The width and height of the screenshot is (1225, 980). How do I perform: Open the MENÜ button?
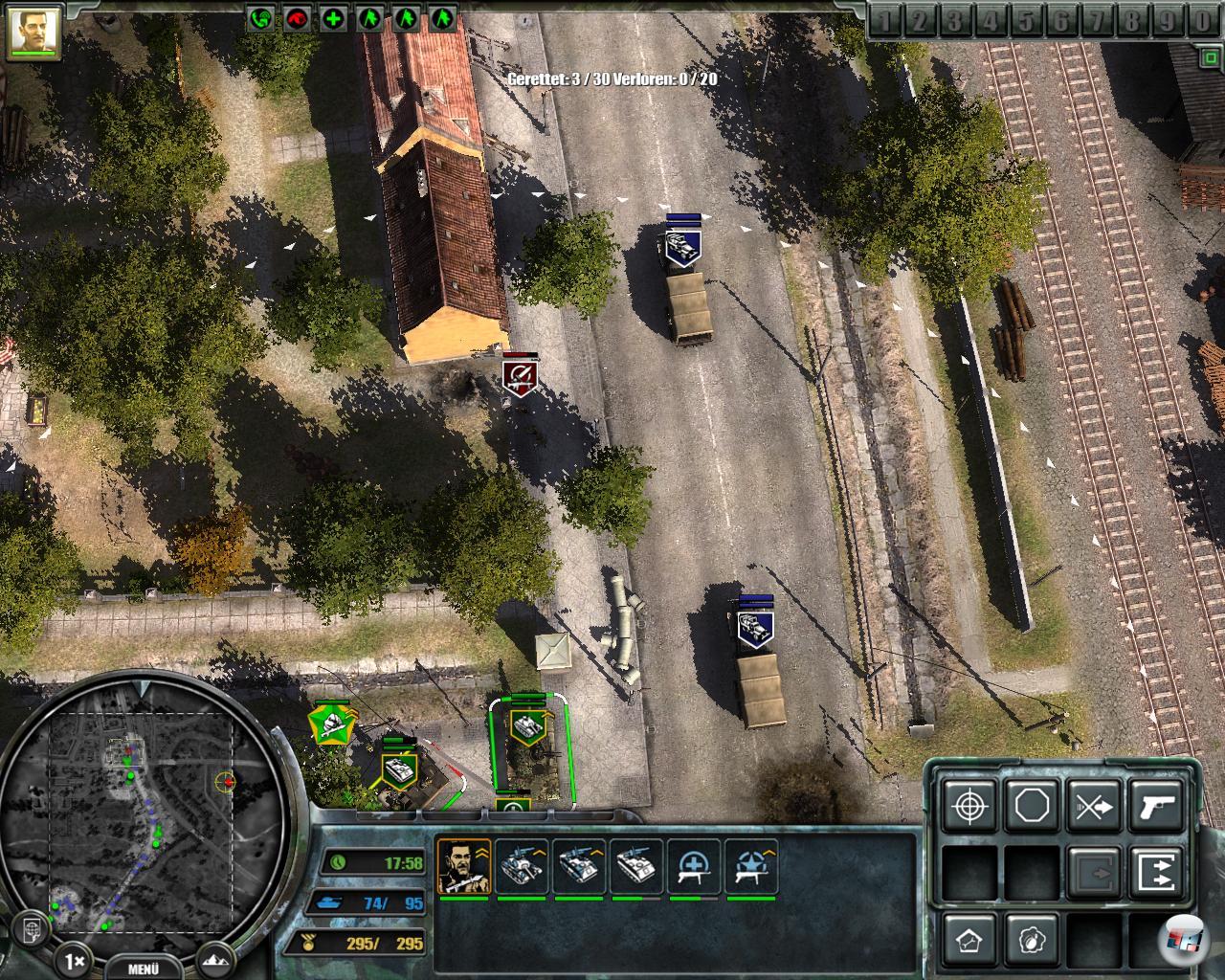click(x=142, y=967)
